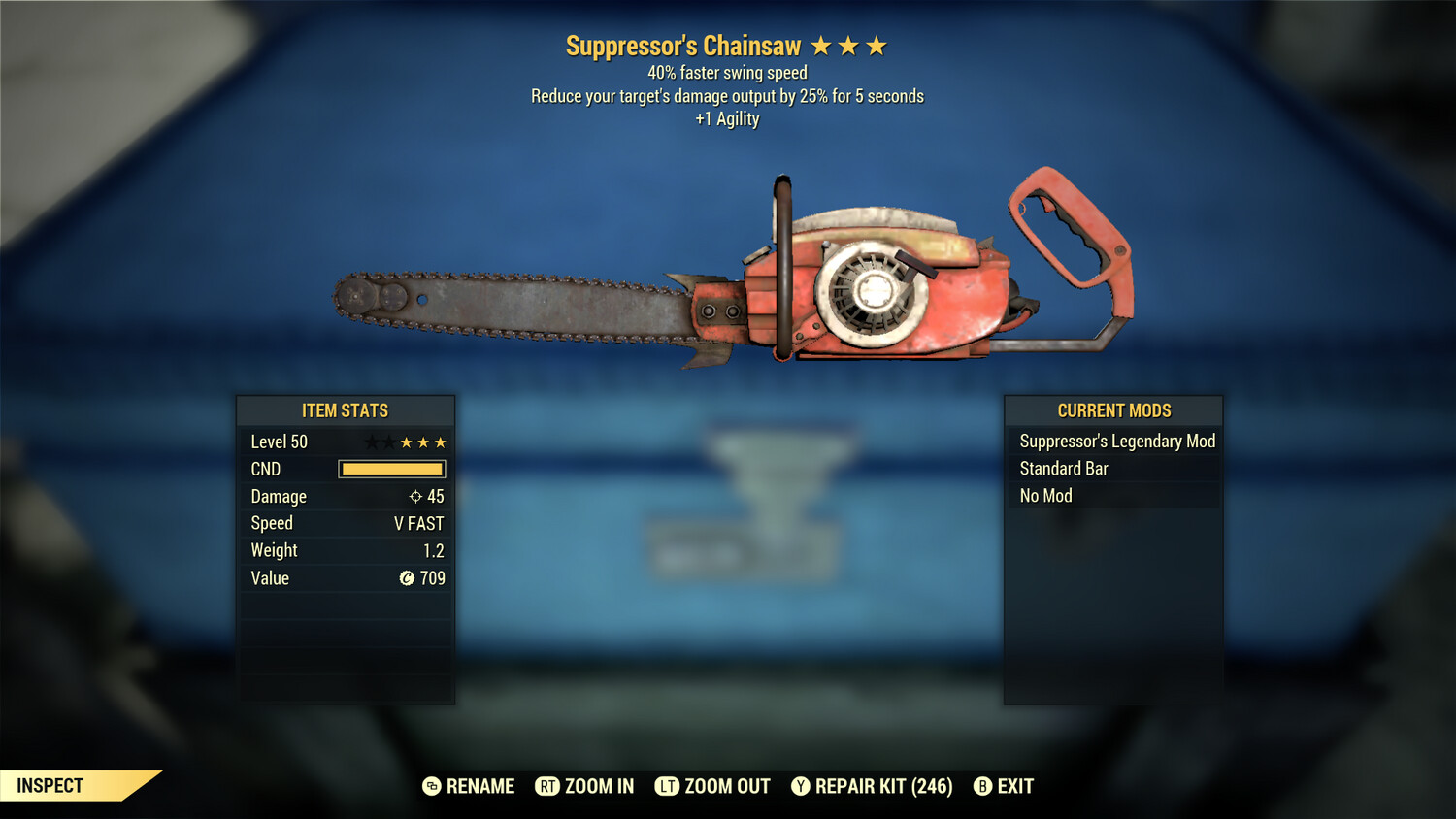1456x819 pixels.
Task: Open the No Mod slot entry
Action: tap(1044, 496)
